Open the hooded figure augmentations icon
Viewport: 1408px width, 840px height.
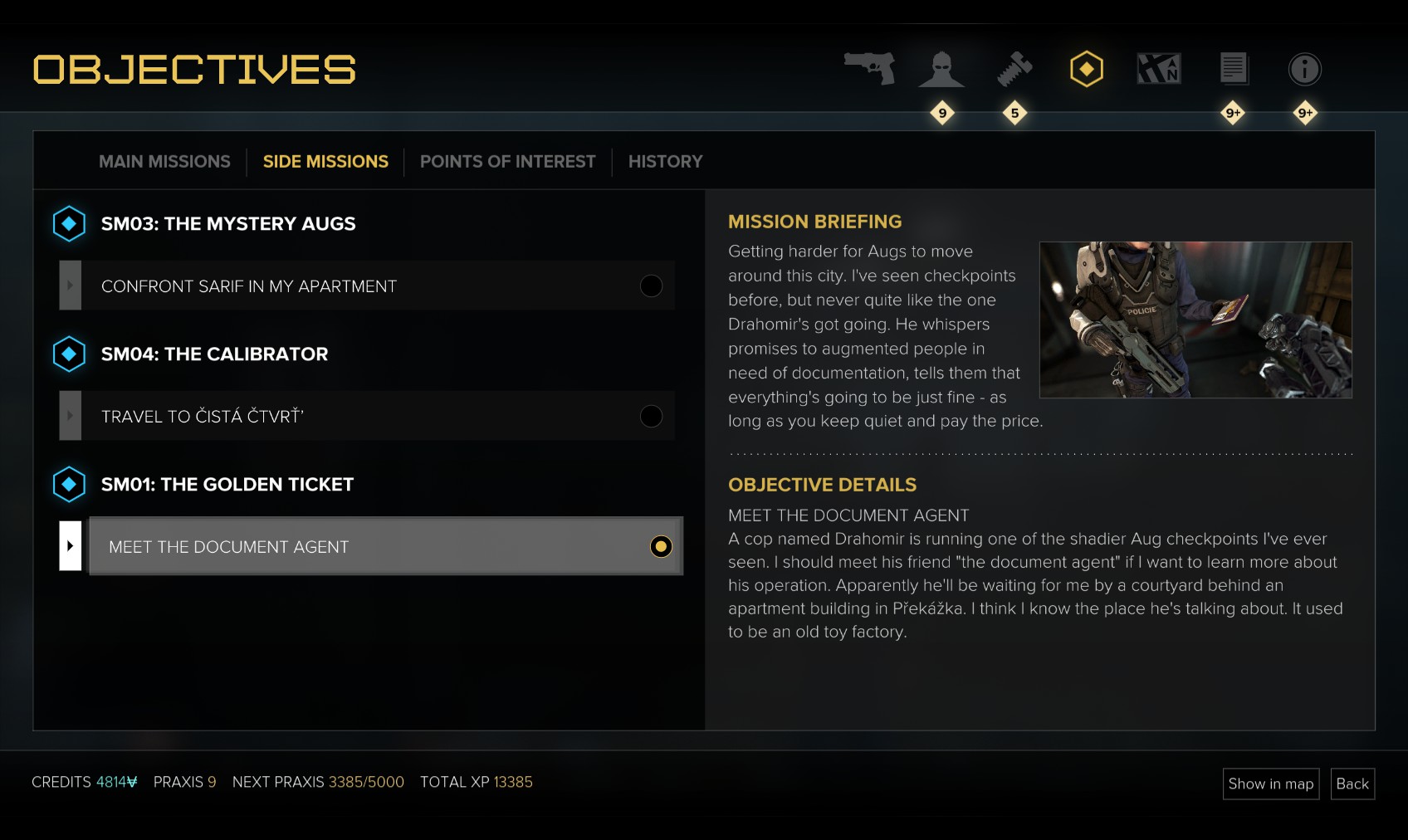point(941,70)
